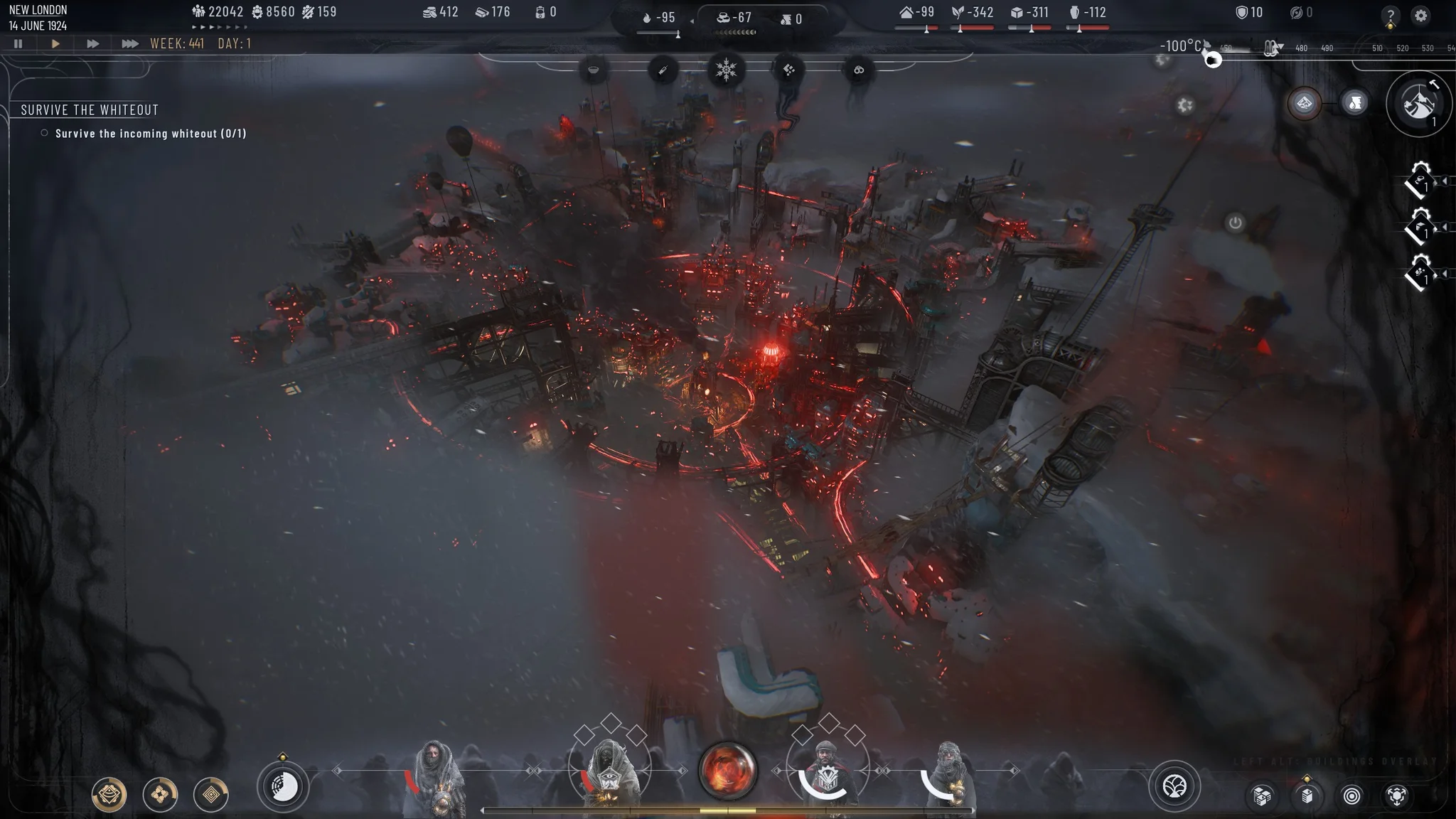Click the disease syringe problem icon
1456x819 pixels.
[x=663, y=70]
